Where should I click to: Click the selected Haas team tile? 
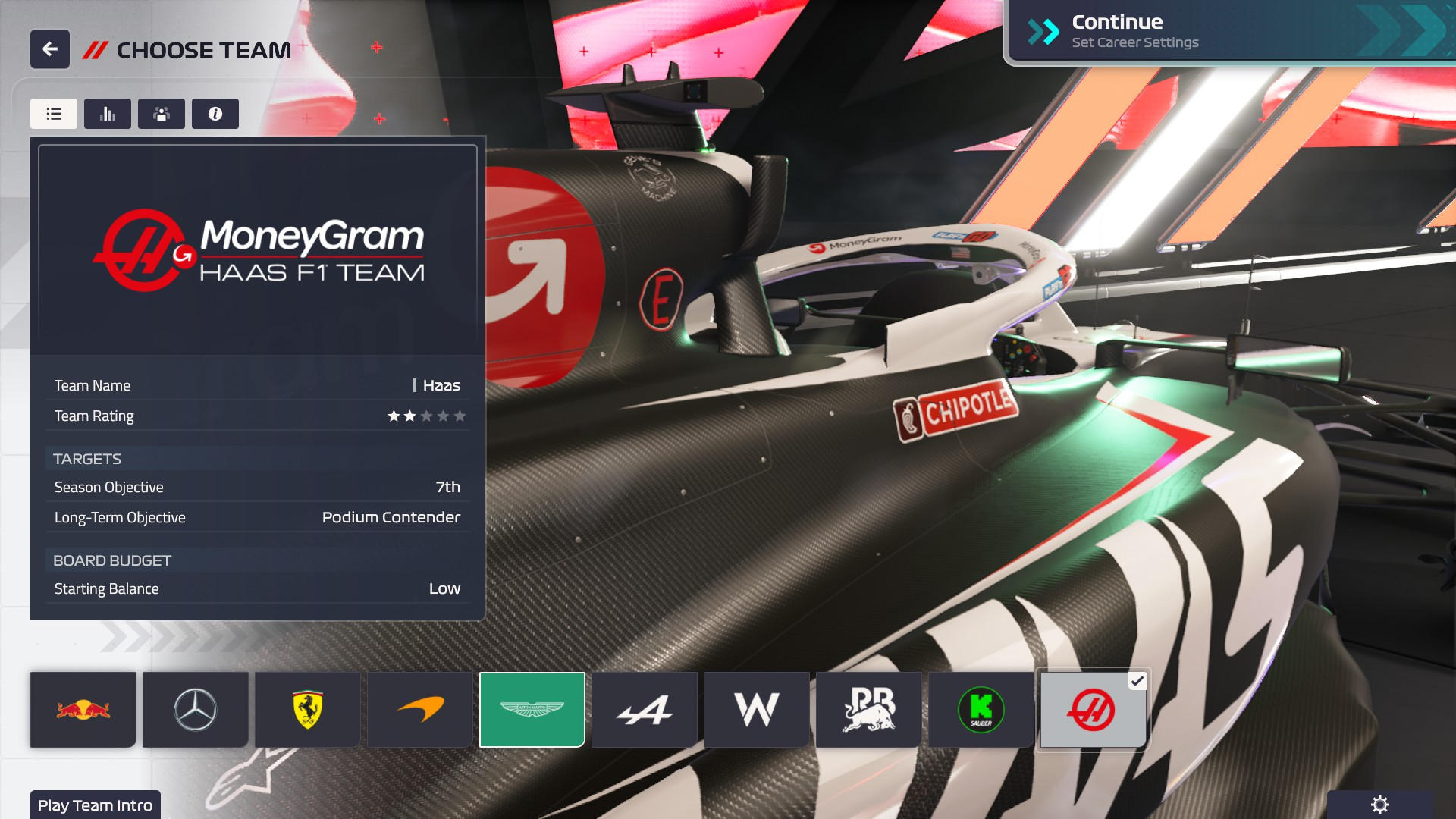pyautogui.click(x=1093, y=710)
